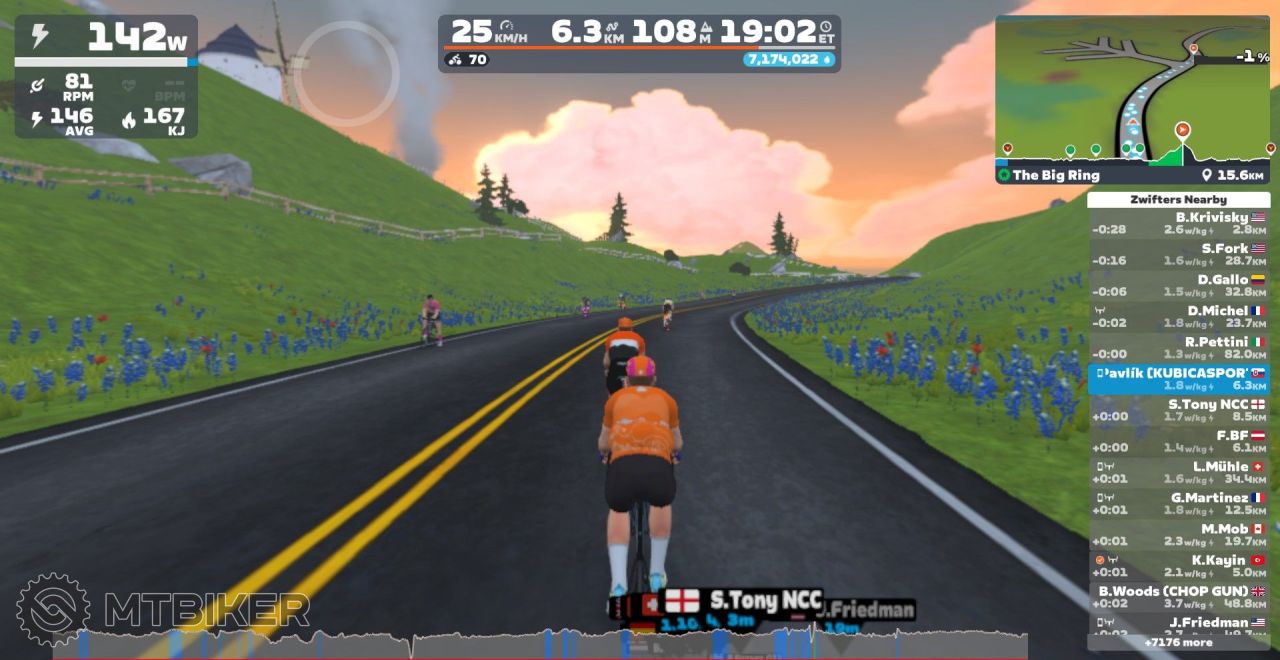Click the empty power-up ring

(346, 73)
